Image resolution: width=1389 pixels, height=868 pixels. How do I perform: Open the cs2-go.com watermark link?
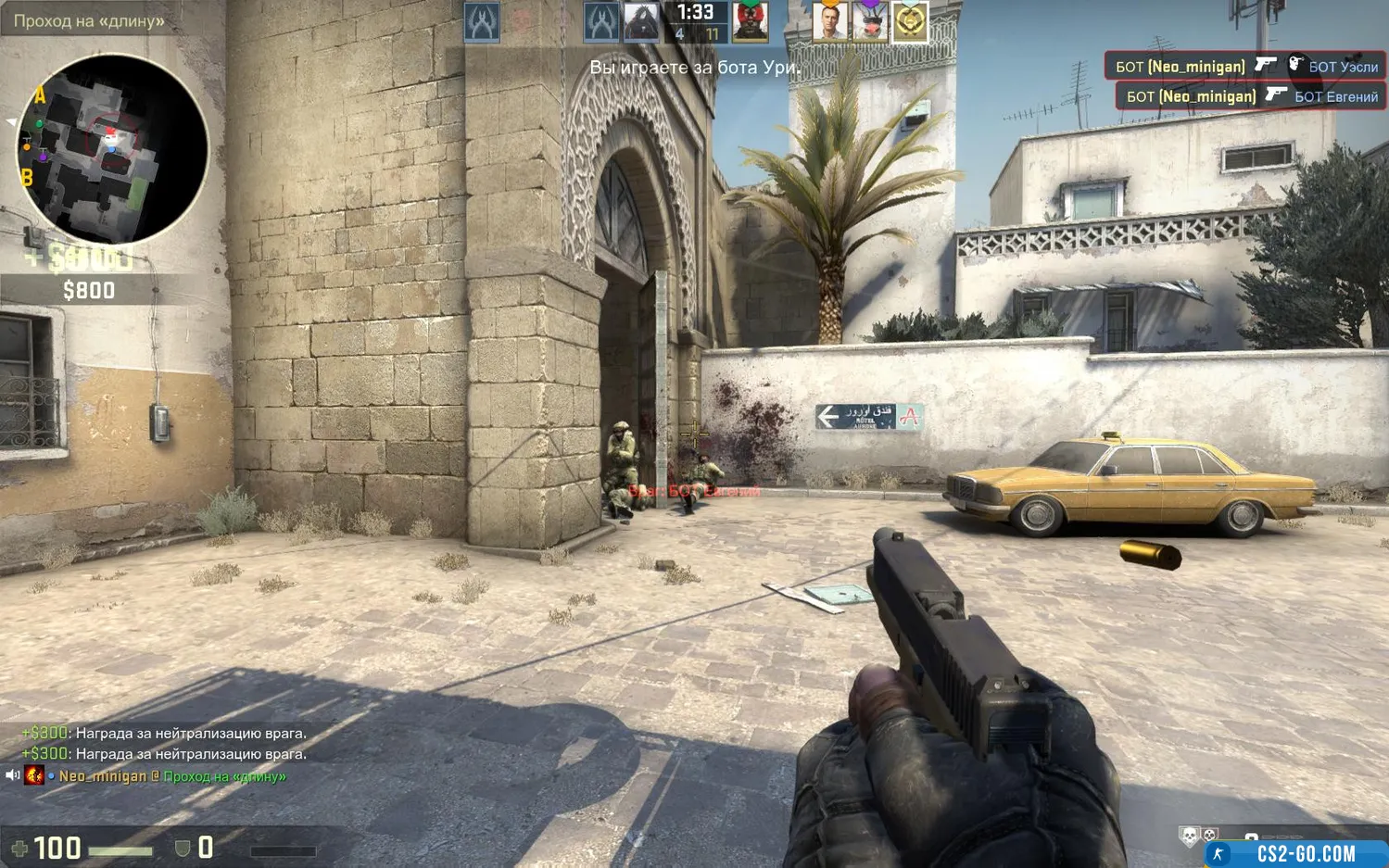pos(1297,853)
